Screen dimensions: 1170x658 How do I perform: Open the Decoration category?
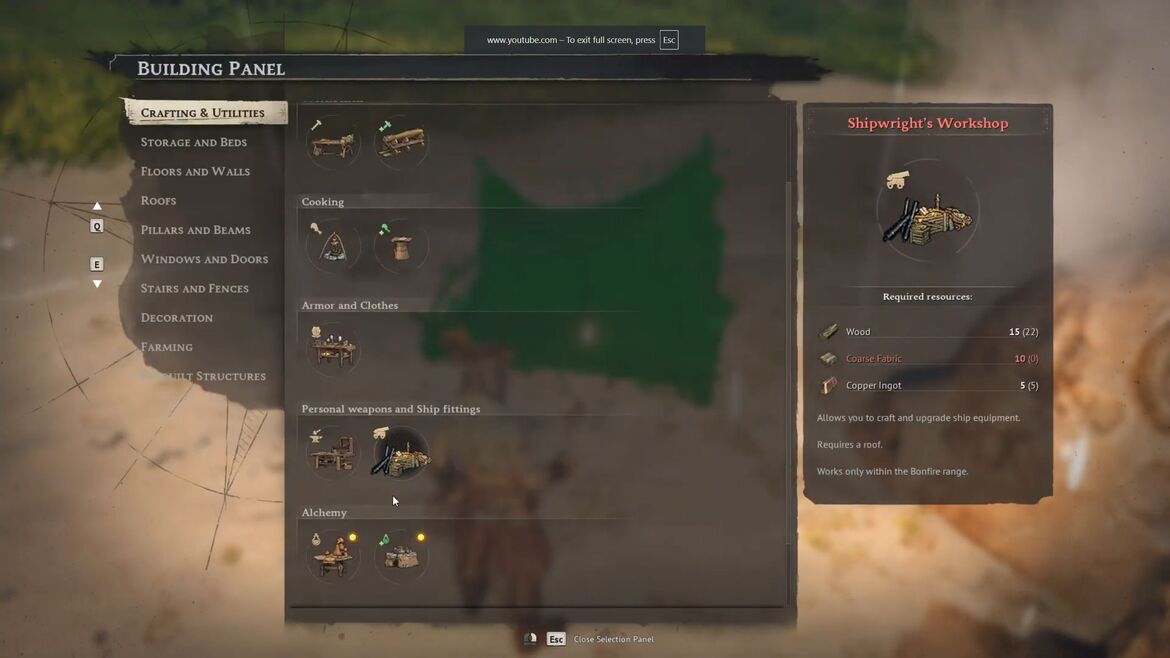176,317
